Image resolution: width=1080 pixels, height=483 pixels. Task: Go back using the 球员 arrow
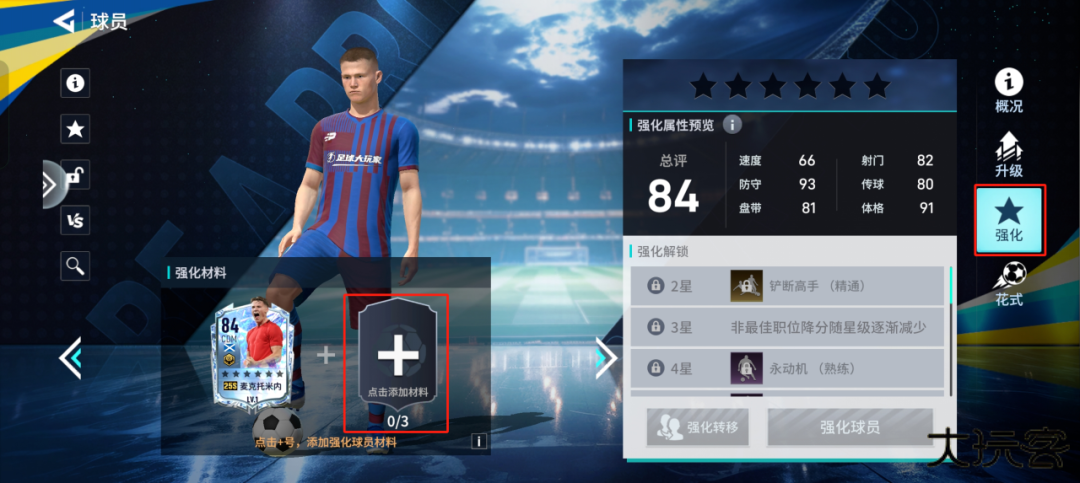[x=65, y=20]
